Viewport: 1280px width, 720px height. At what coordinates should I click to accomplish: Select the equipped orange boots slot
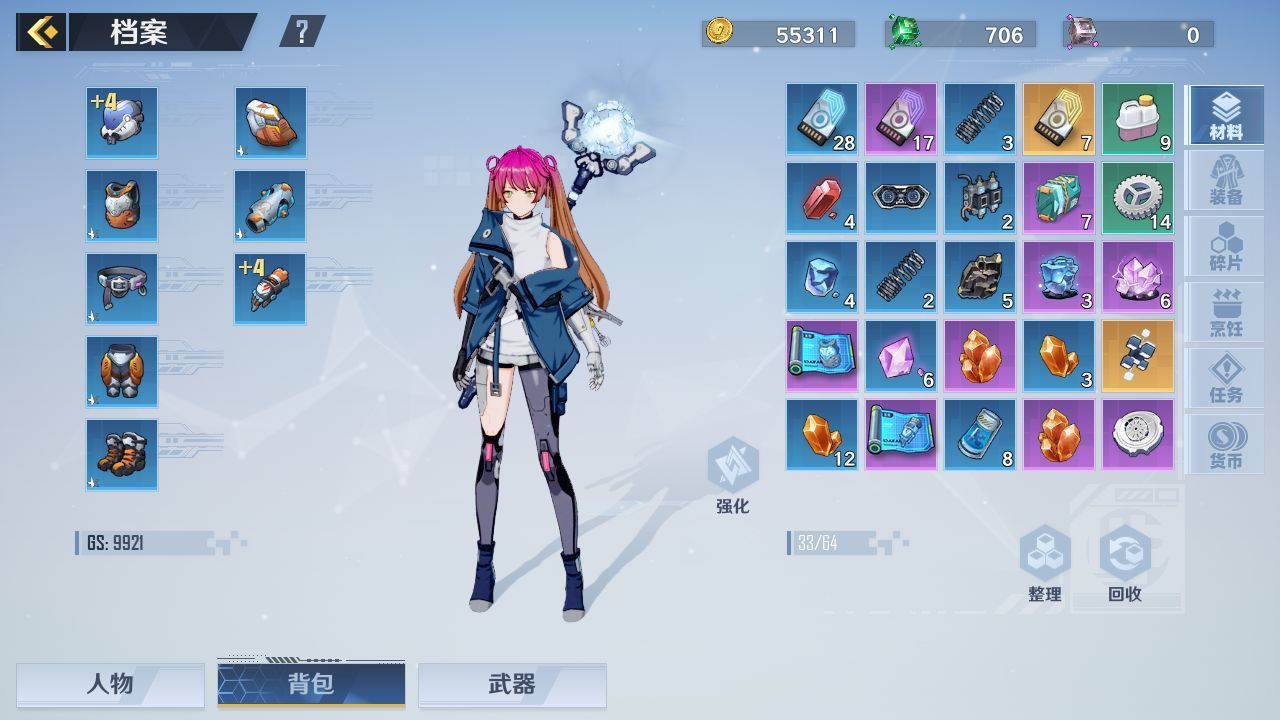tap(121, 455)
